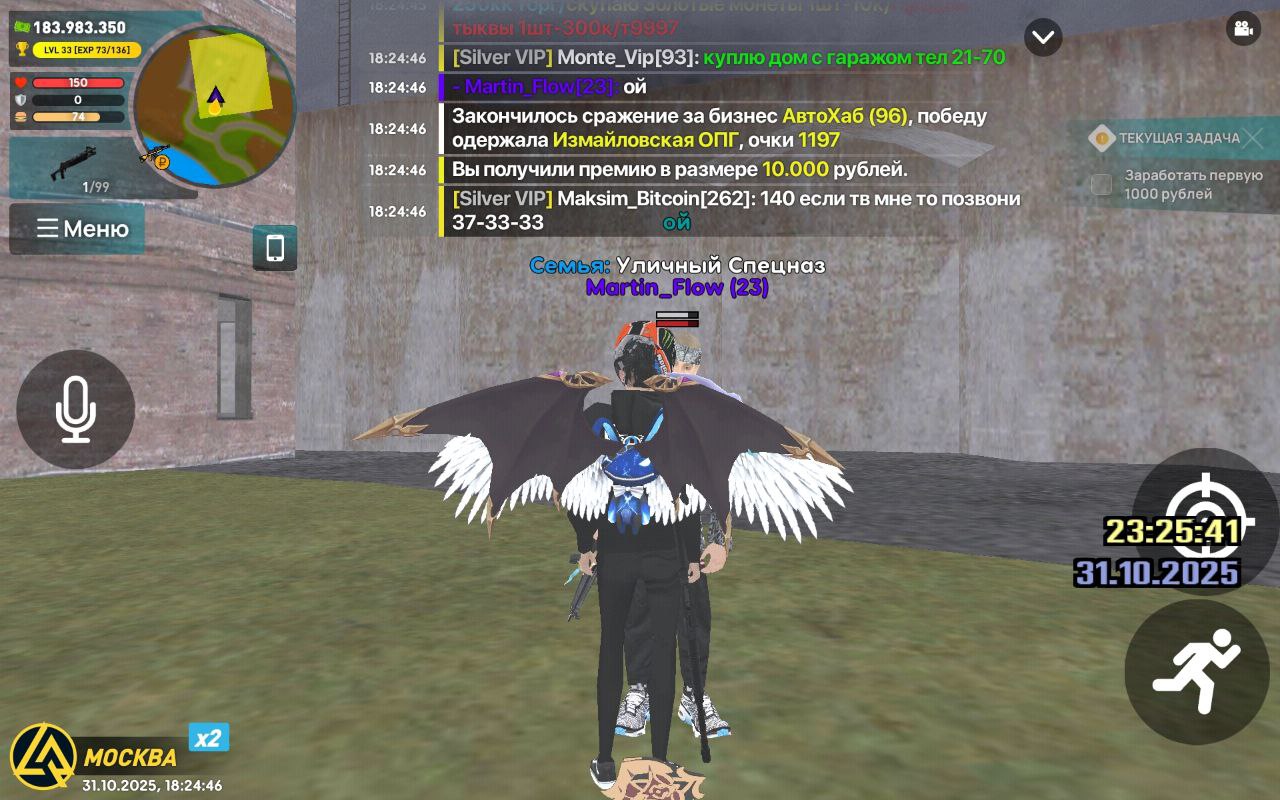The height and width of the screenshot is (800, 1280).
Task: Tap the crosshair aim icon
Action: point(1207,518)
